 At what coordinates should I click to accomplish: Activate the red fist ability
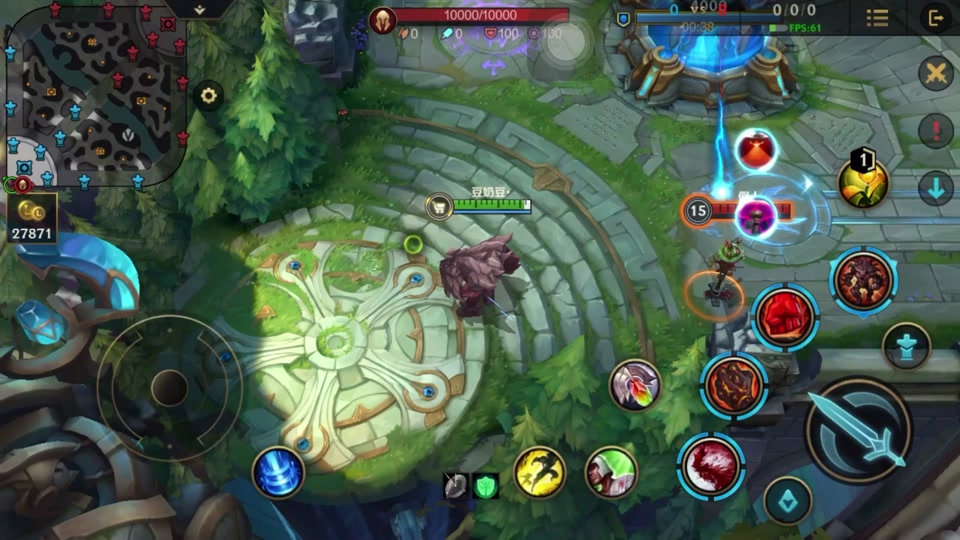pyautogui.click(x=785, y=317)
